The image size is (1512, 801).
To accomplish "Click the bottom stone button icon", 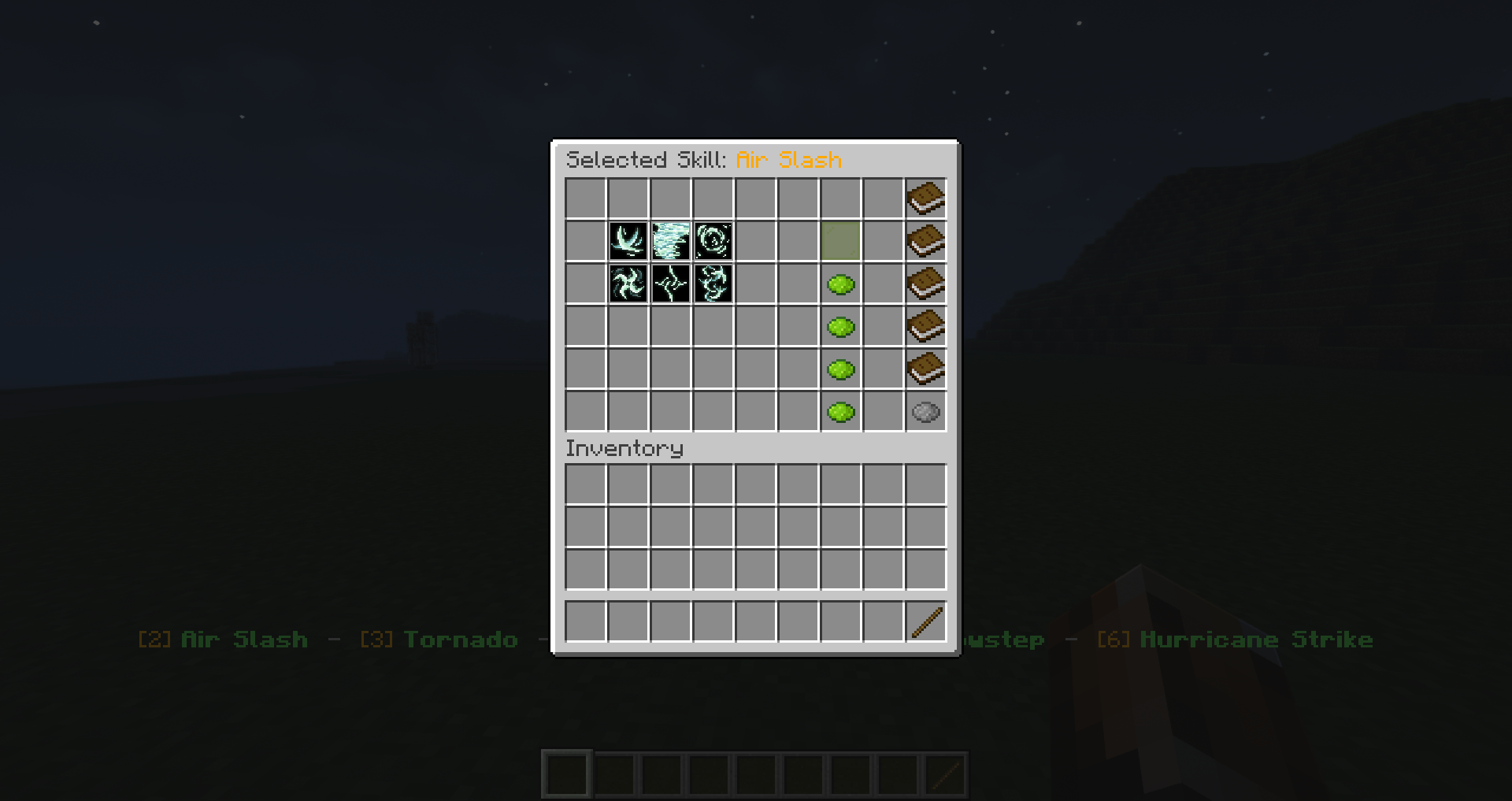I will tap(925, 410).
